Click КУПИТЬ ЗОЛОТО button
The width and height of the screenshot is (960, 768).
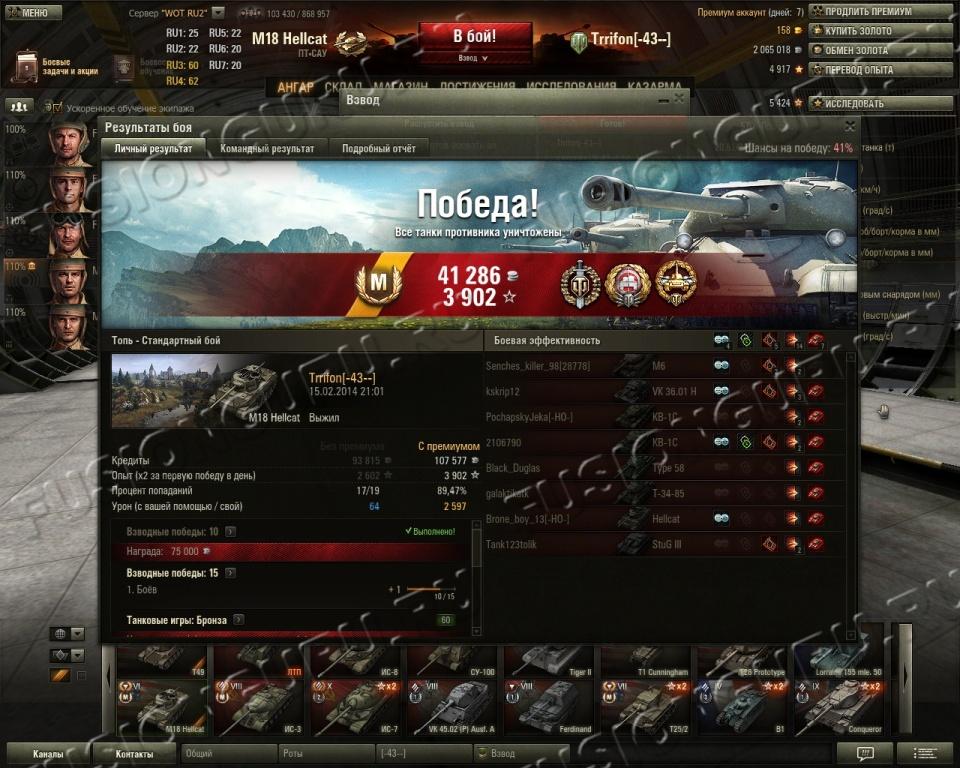point(880,31)
